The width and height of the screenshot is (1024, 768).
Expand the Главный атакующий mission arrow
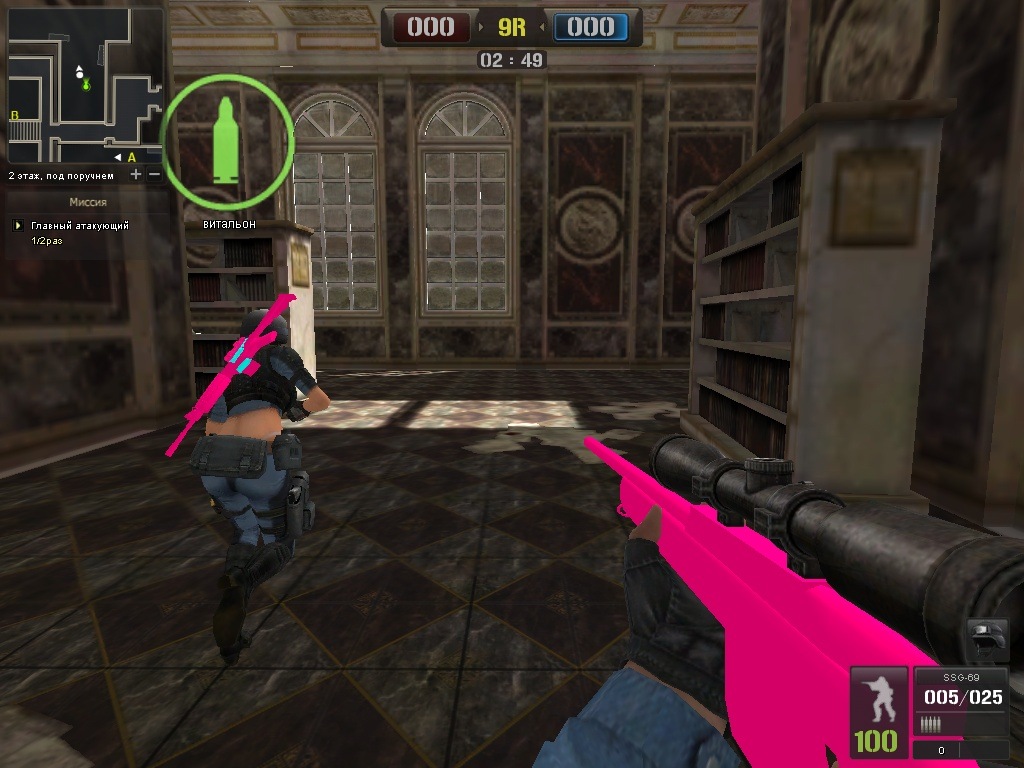[16, 226]
